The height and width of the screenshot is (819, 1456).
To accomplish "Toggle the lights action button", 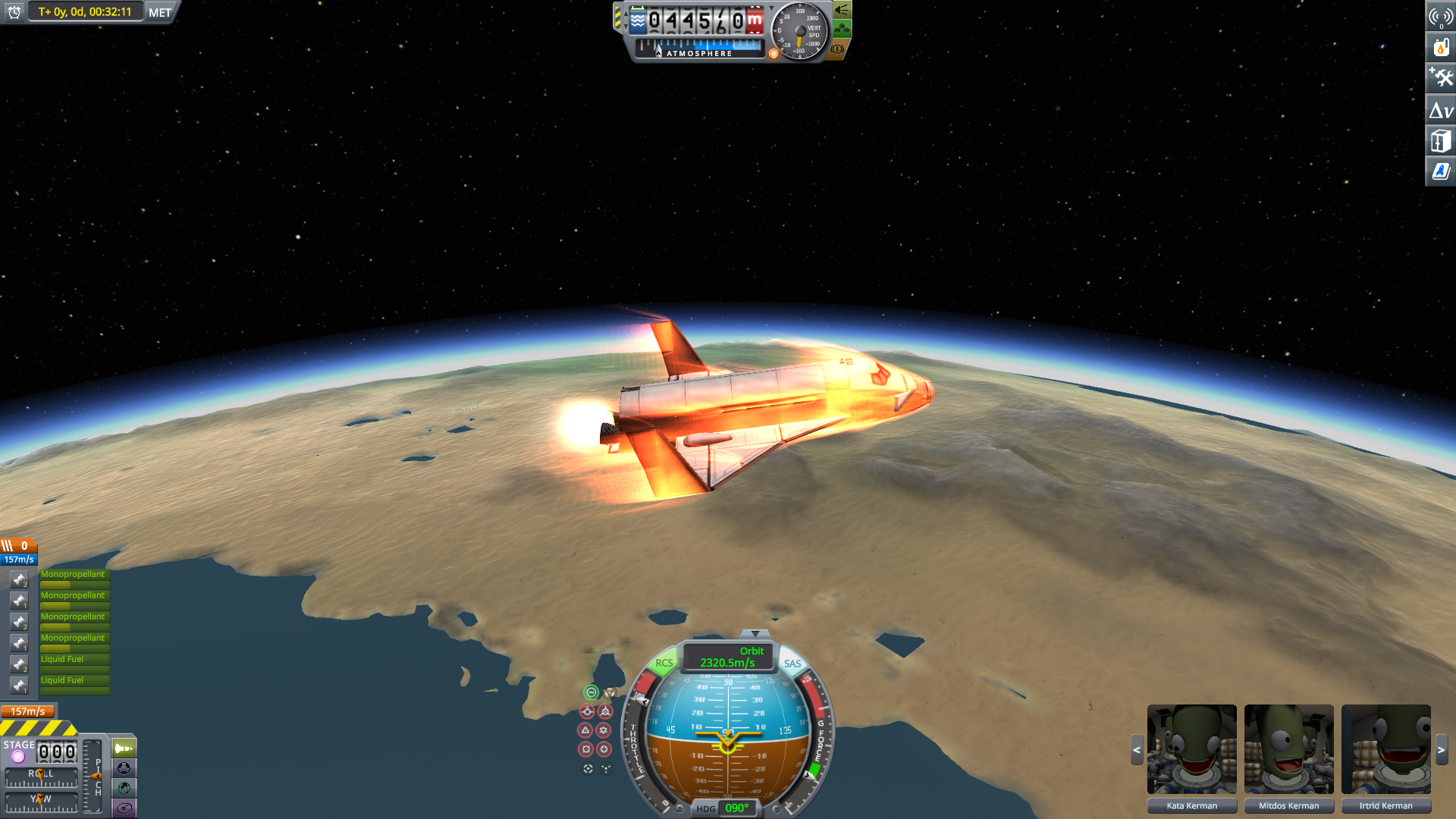I will click(842, 10).
